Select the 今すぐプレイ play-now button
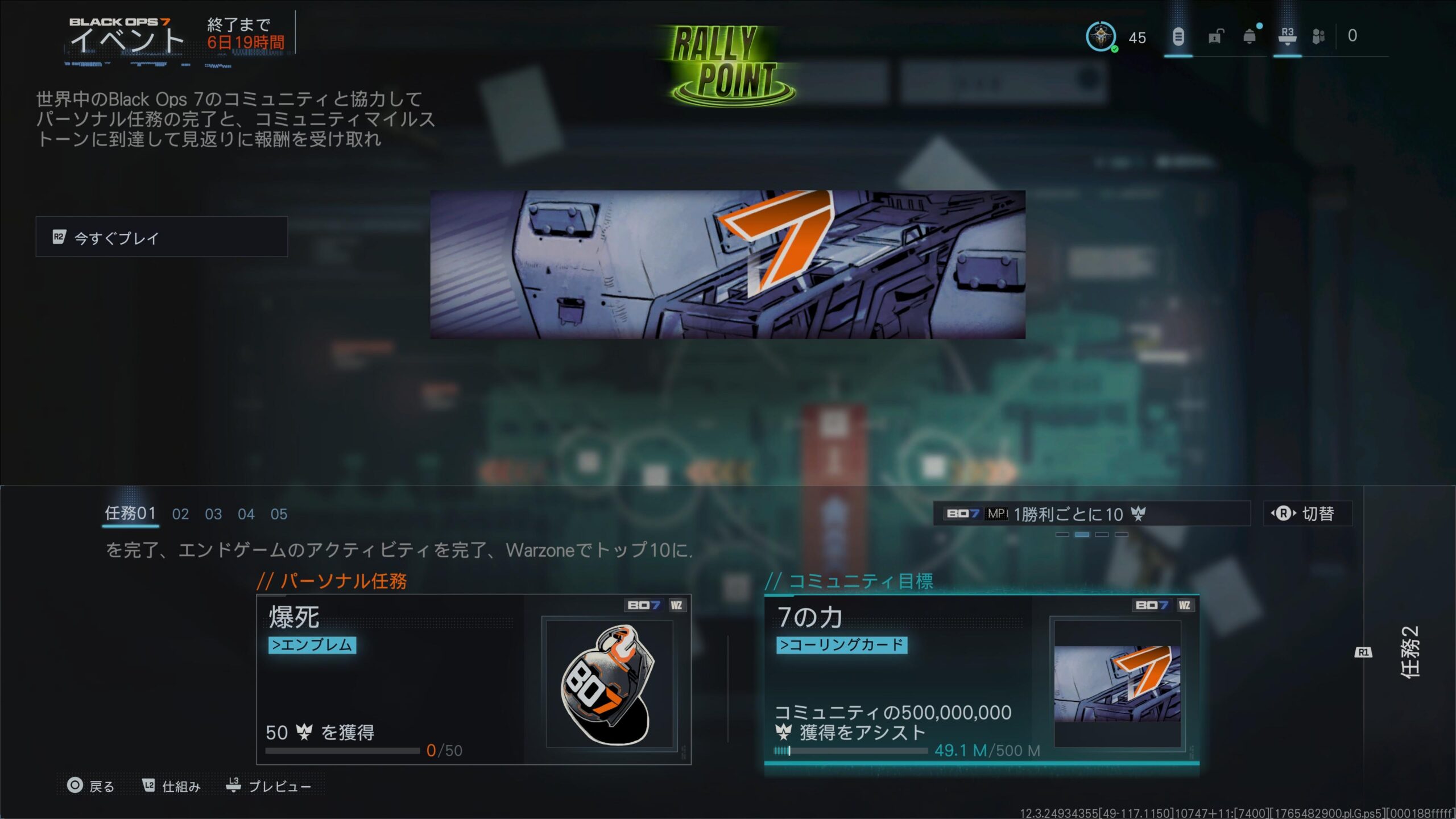Image resolution: width=1456 pixels, height=819 pixels. [162, 237]
